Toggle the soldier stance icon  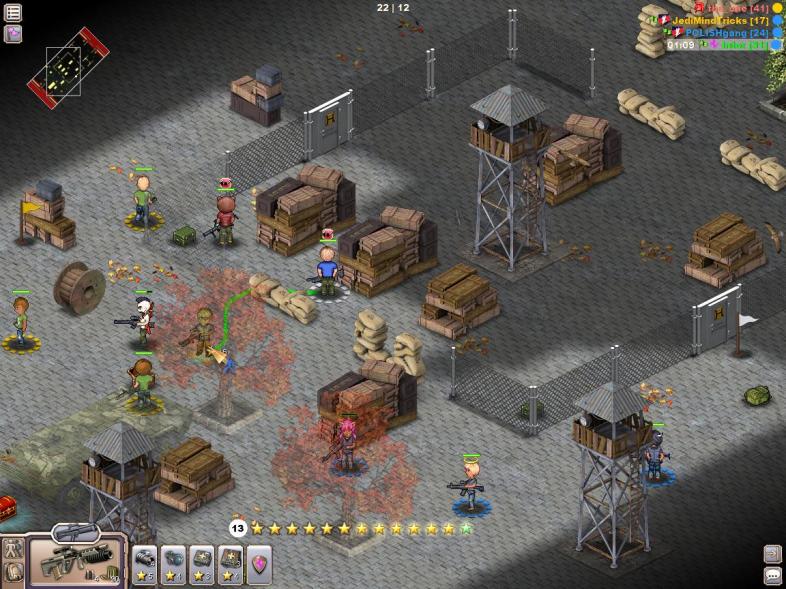[13, 549]
